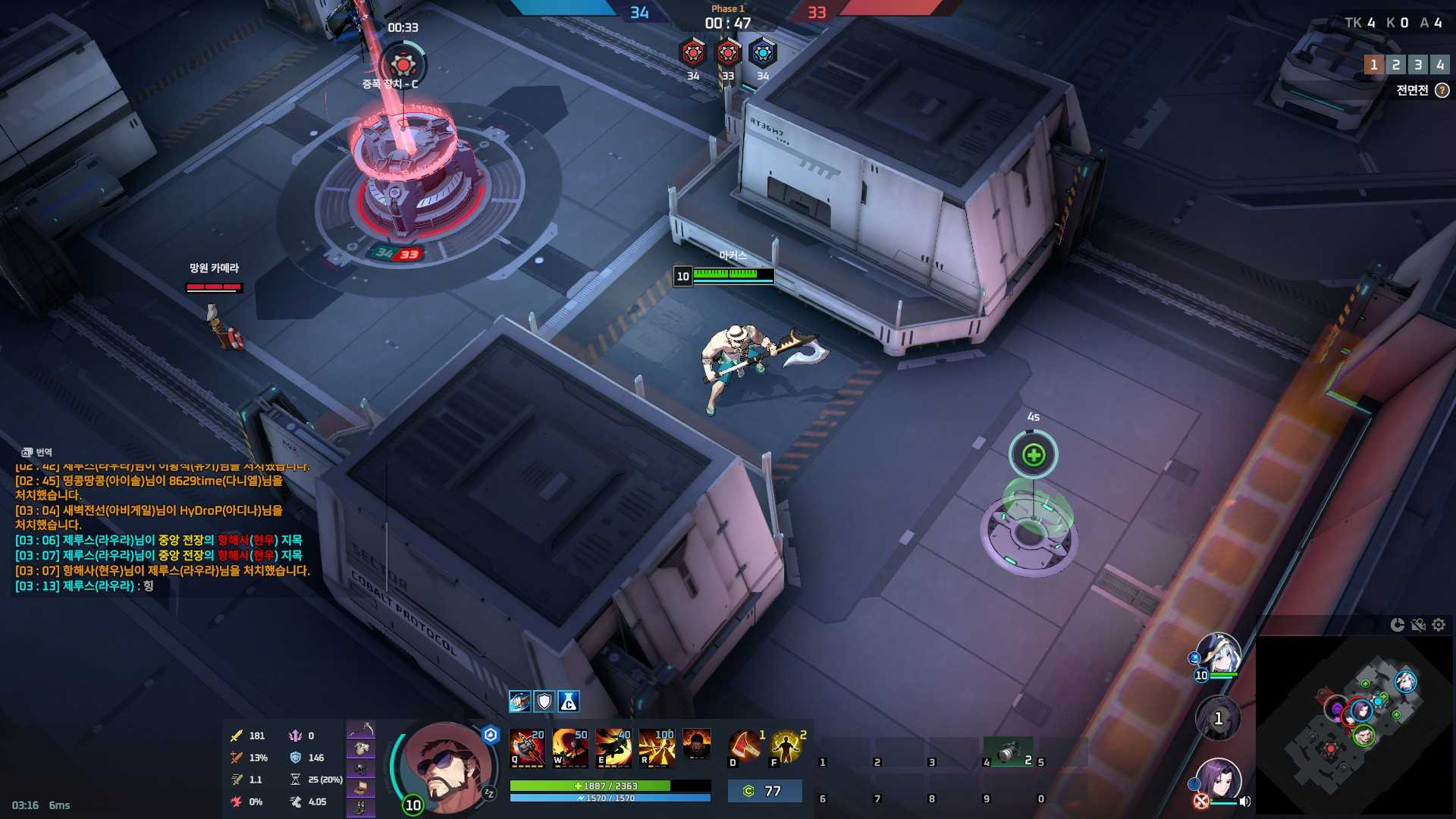
Task: Switch to phase tab 4
Action: [1439, 65]
